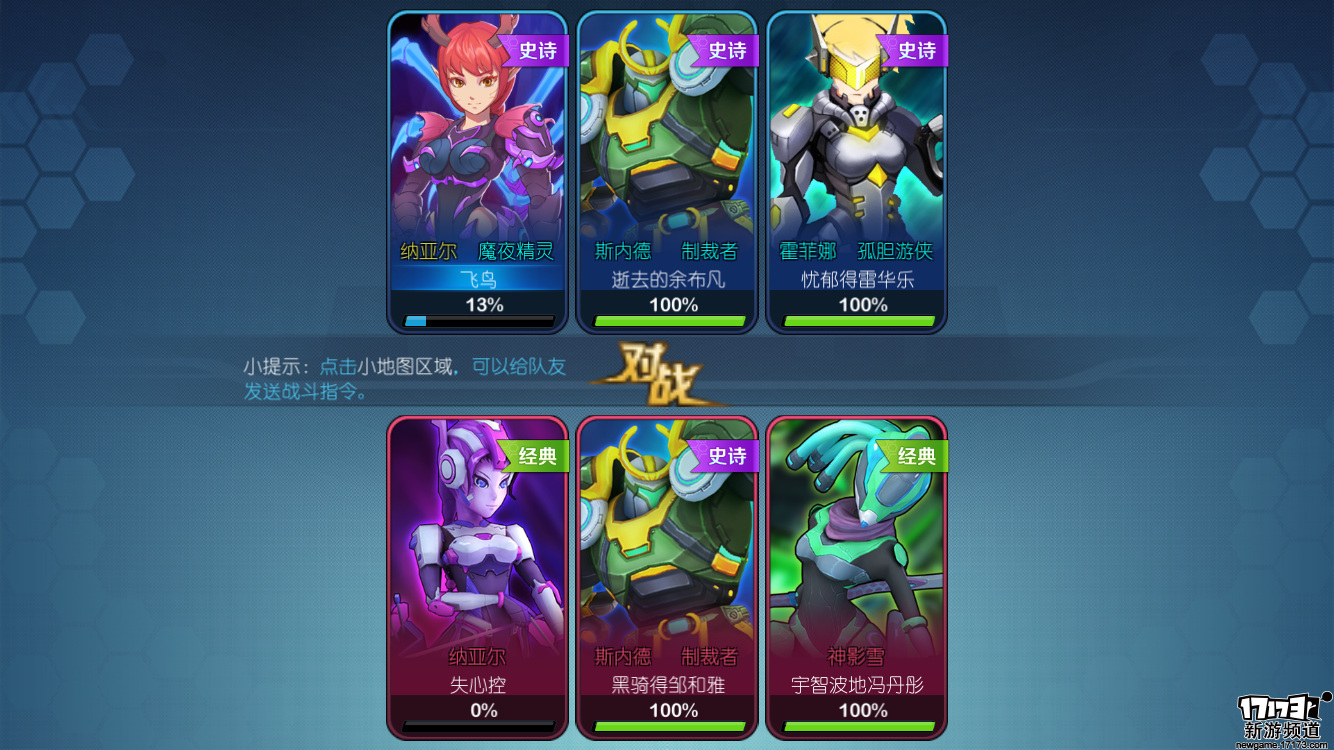Open 逝去的余布凡's card details
Viewport: 1334px width, 750px height.
pyautogui.click(x=666, y=282)
